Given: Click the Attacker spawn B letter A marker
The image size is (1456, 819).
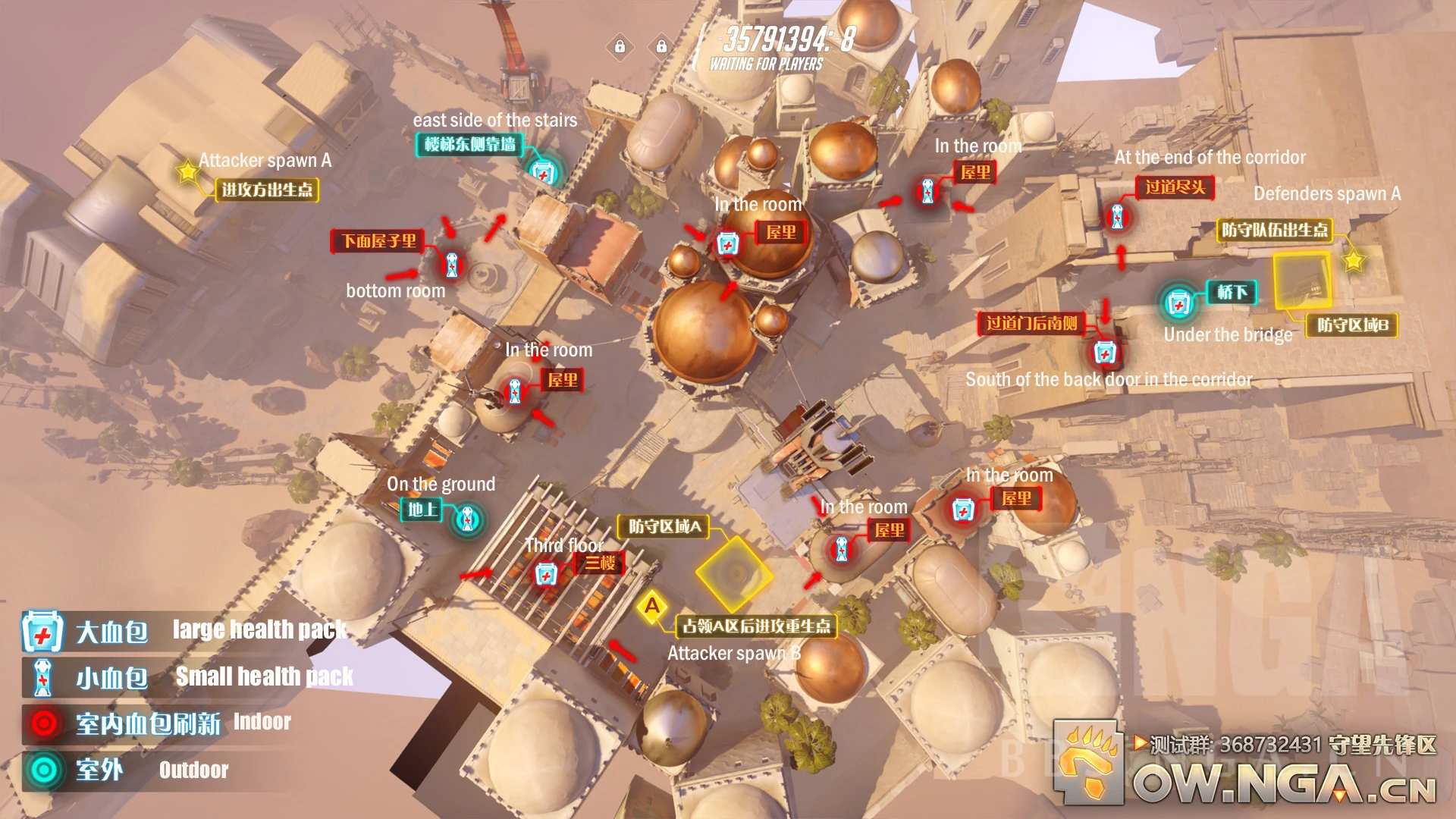Looking at the screenshot, I should [x=651, y=608].
